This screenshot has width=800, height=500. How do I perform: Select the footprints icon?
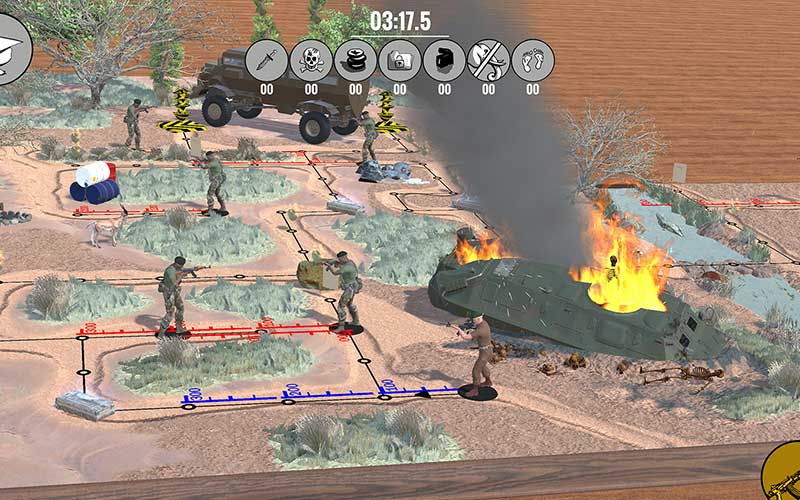tap(533, 60)
